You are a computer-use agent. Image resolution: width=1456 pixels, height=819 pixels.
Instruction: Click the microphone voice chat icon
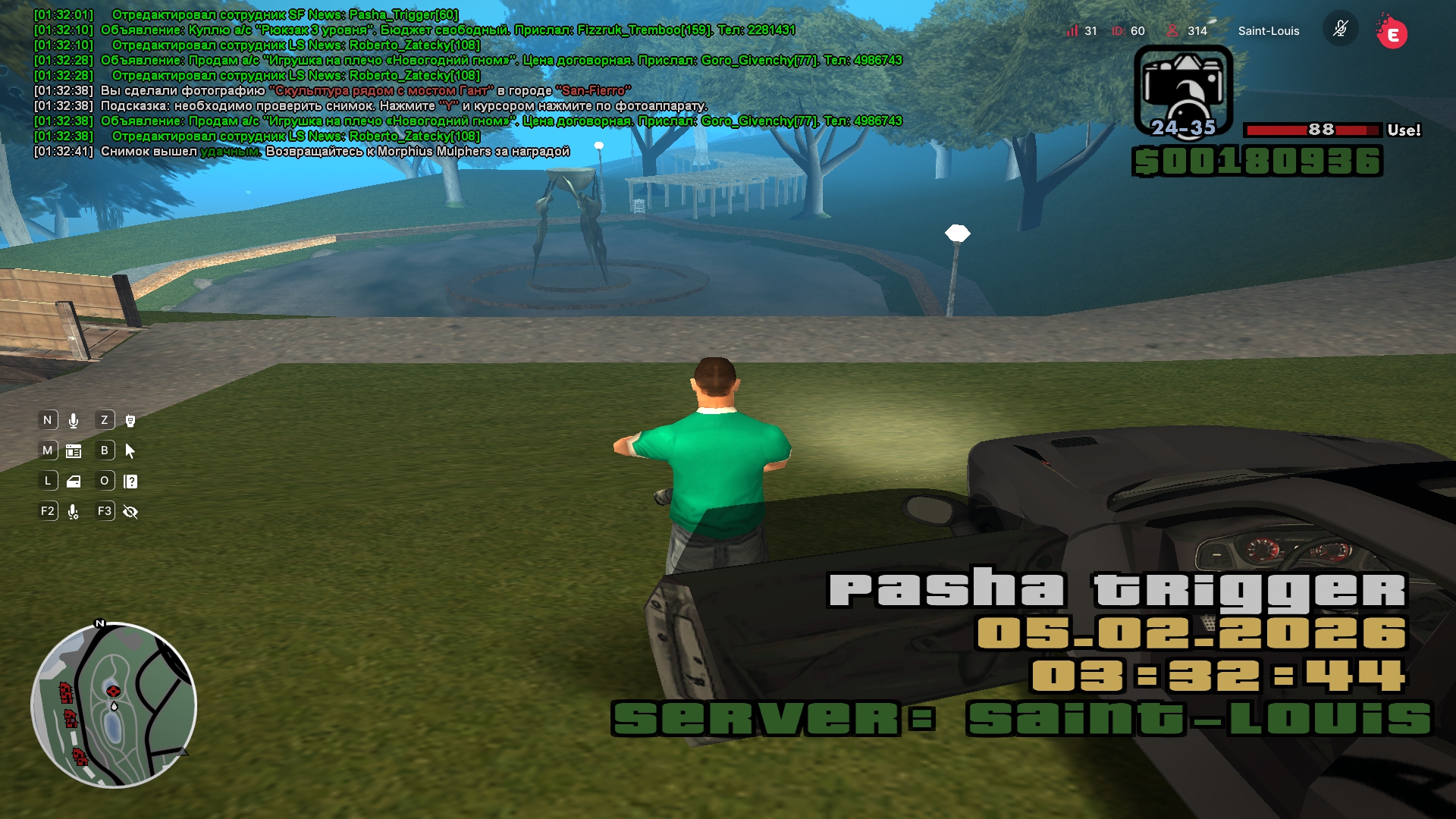[x=74, y=421]
